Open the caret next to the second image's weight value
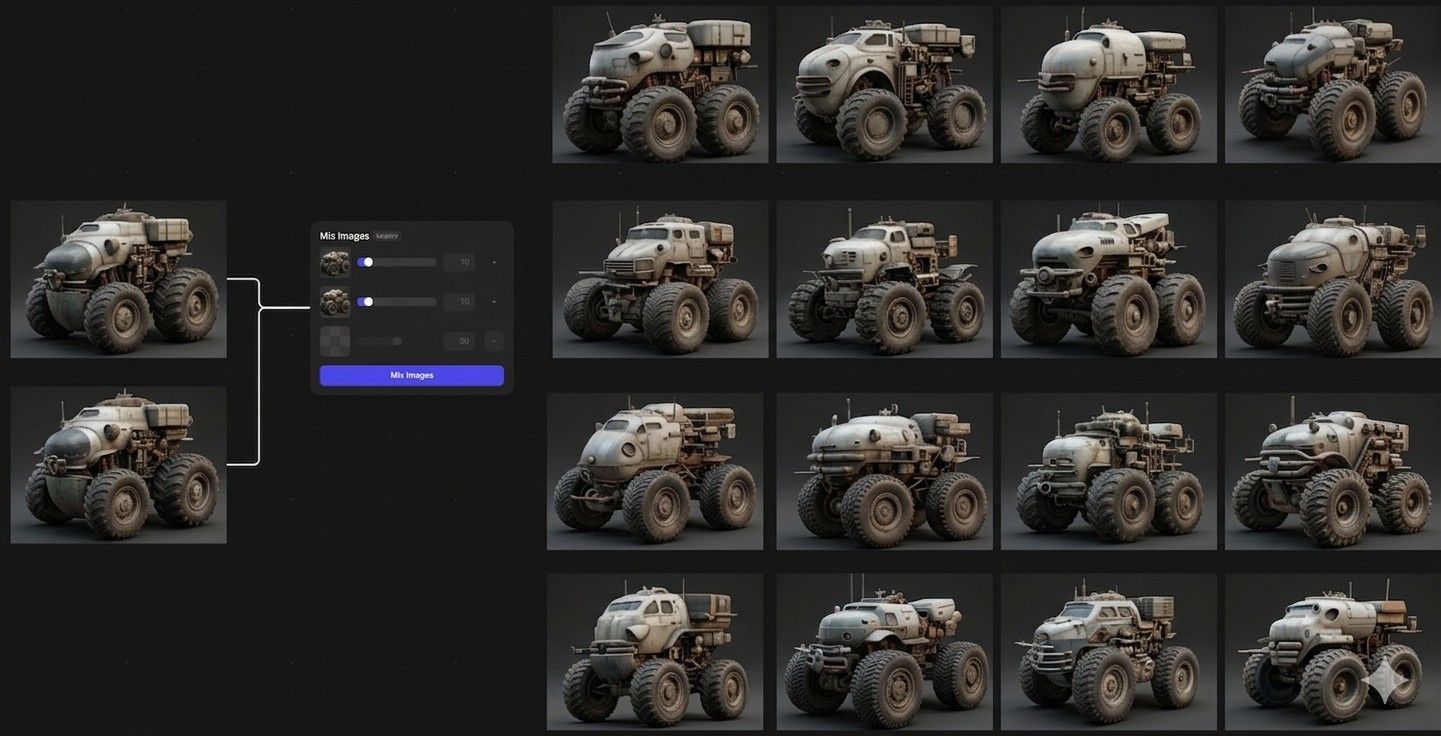 (x=494, y=301)
